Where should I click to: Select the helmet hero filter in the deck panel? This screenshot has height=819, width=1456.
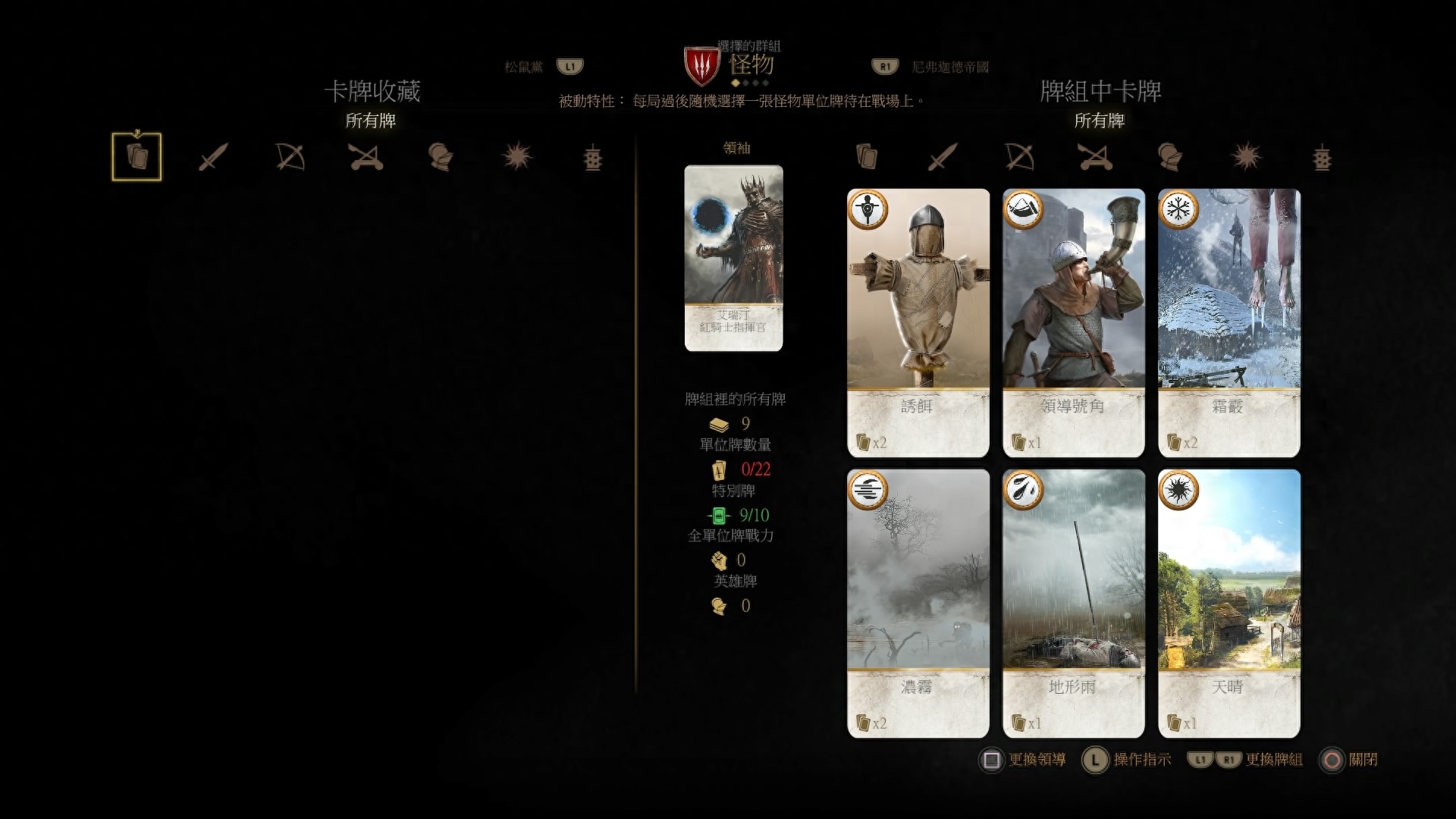pos(1170,157)
